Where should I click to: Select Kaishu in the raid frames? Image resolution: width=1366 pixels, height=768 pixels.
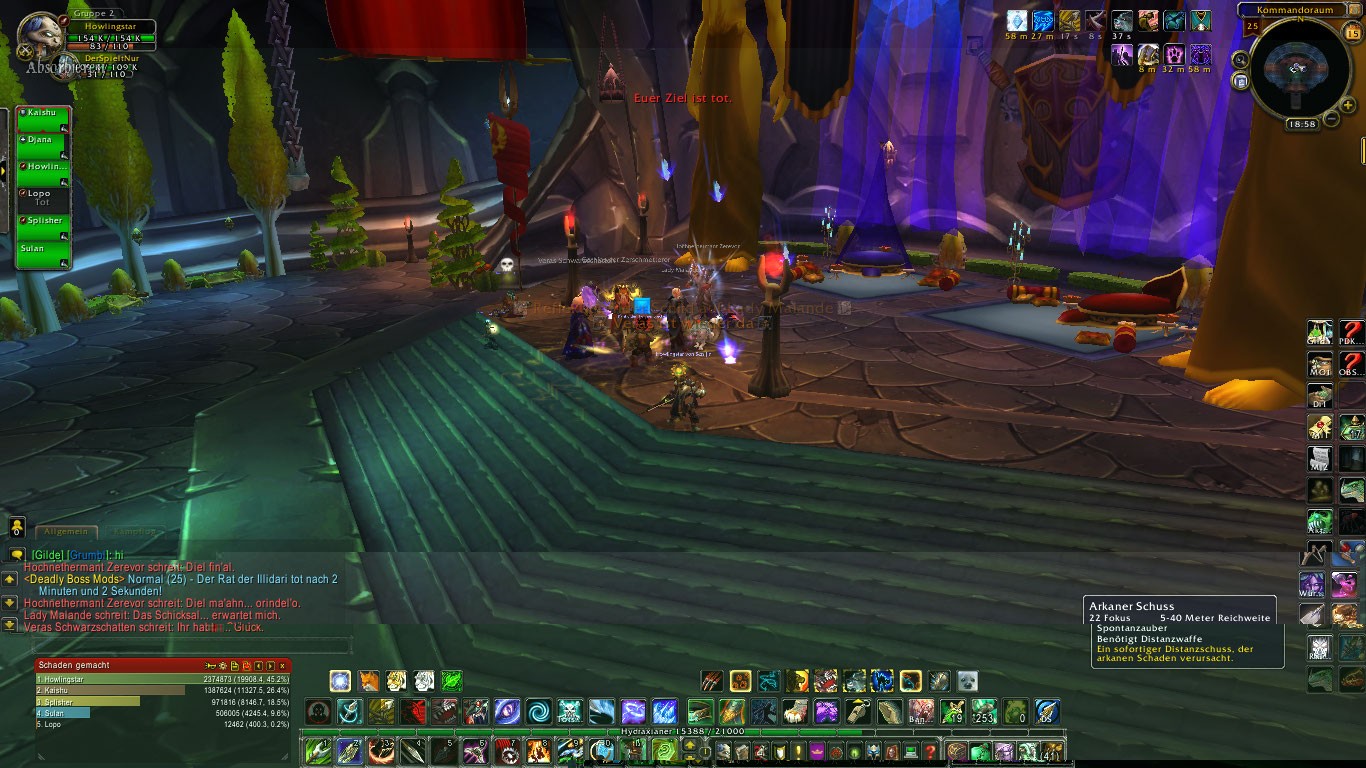[42, 118]
